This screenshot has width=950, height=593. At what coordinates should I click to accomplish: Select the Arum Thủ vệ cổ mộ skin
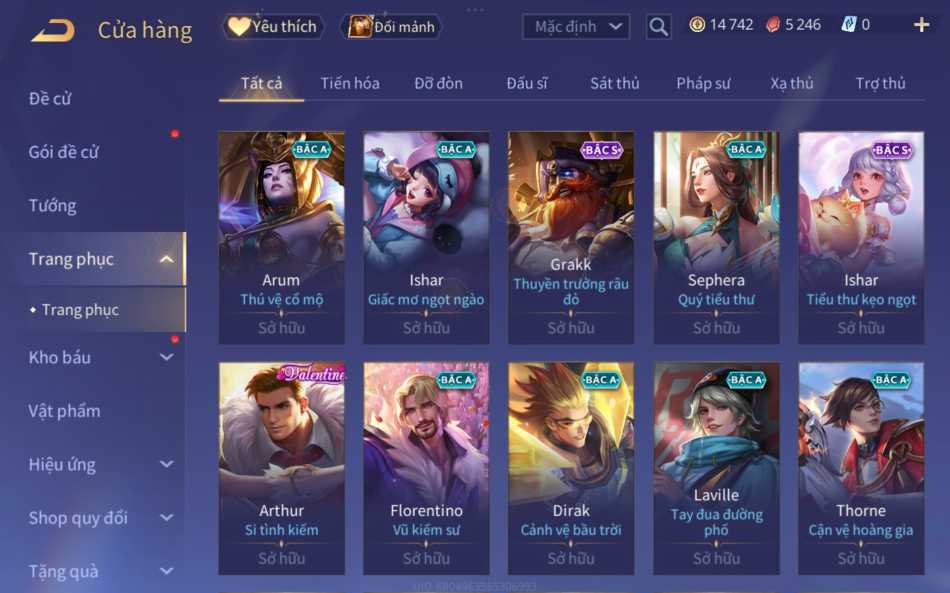(x=281, y=237)
